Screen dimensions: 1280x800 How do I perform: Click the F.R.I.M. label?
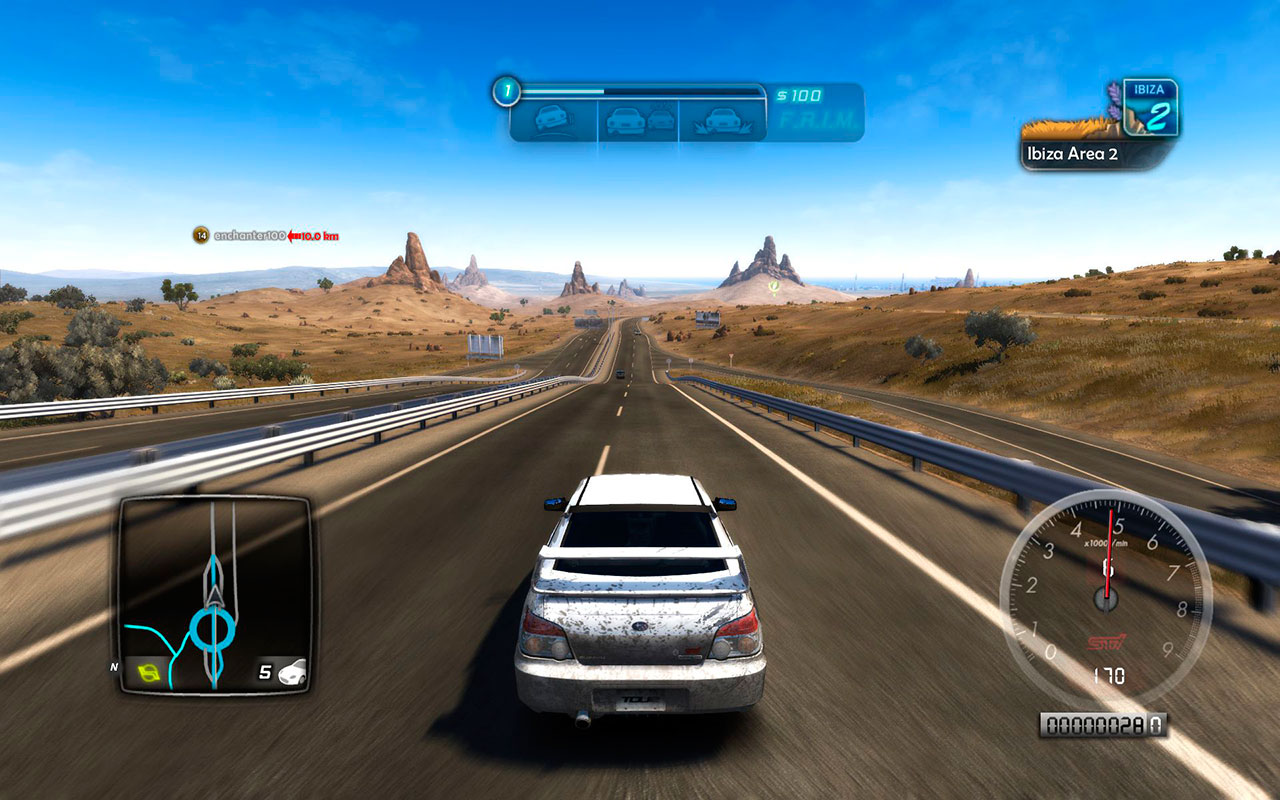817,121
